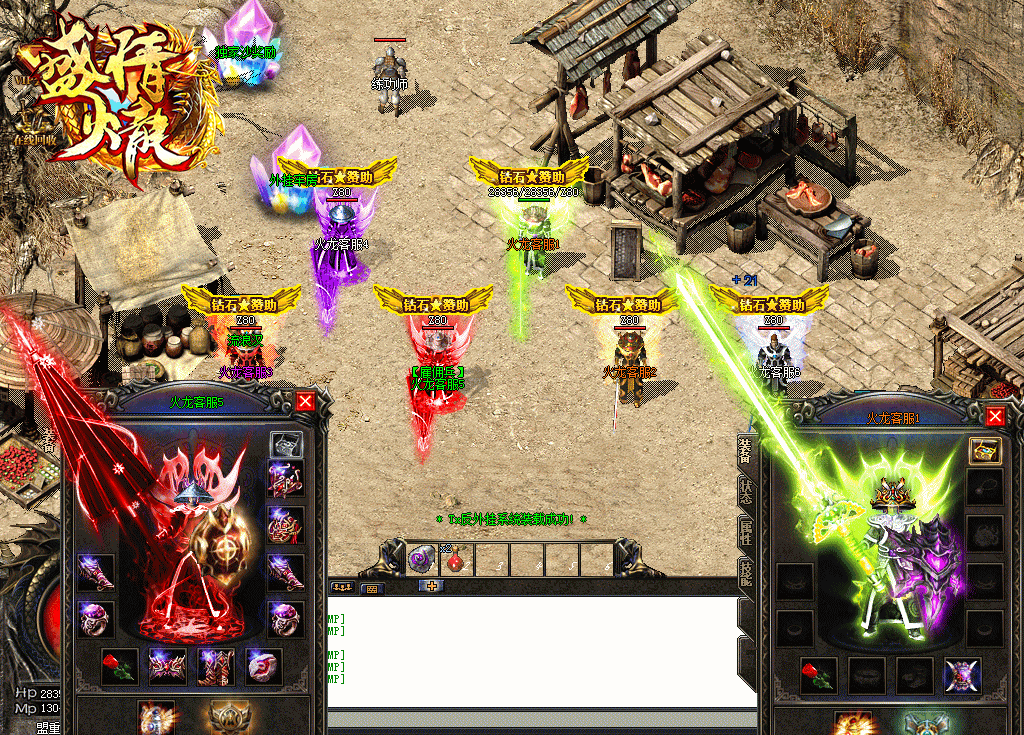The width and height of the screenshot is (1024, 735).
Task: Show the 属性 tab
Action: (x=745, y=534)
